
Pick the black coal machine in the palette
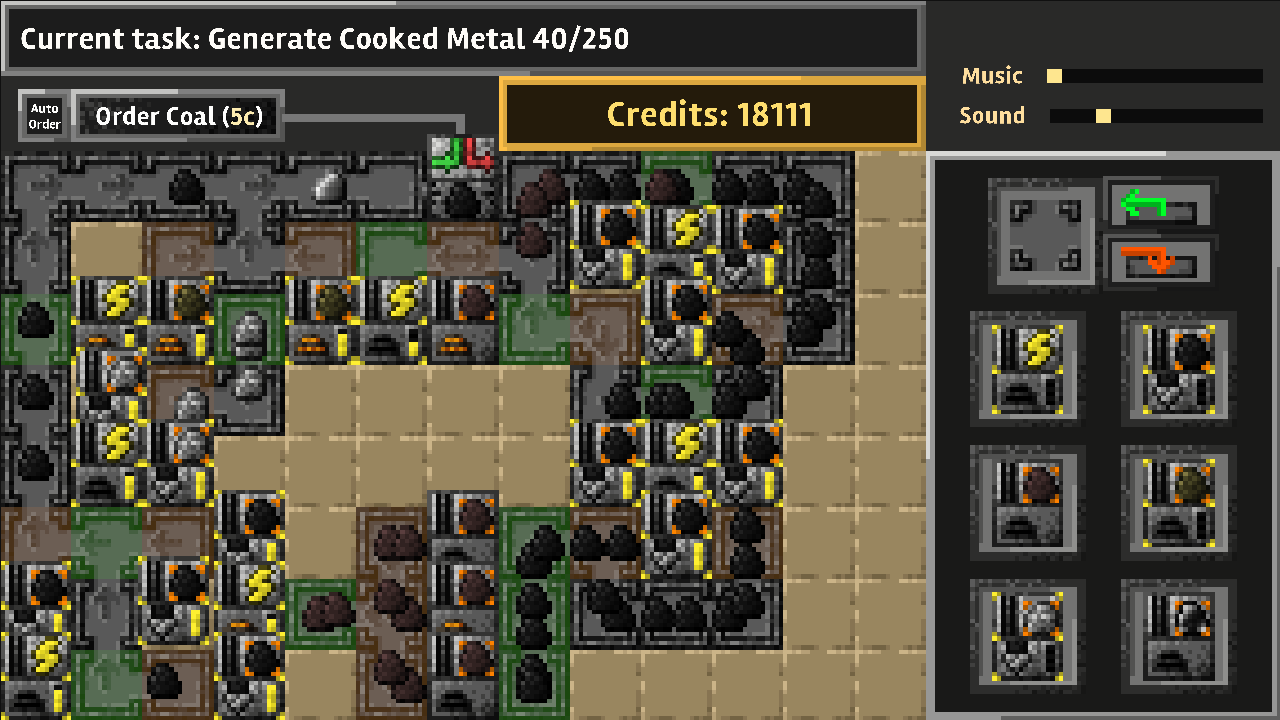click(1179, 369)
